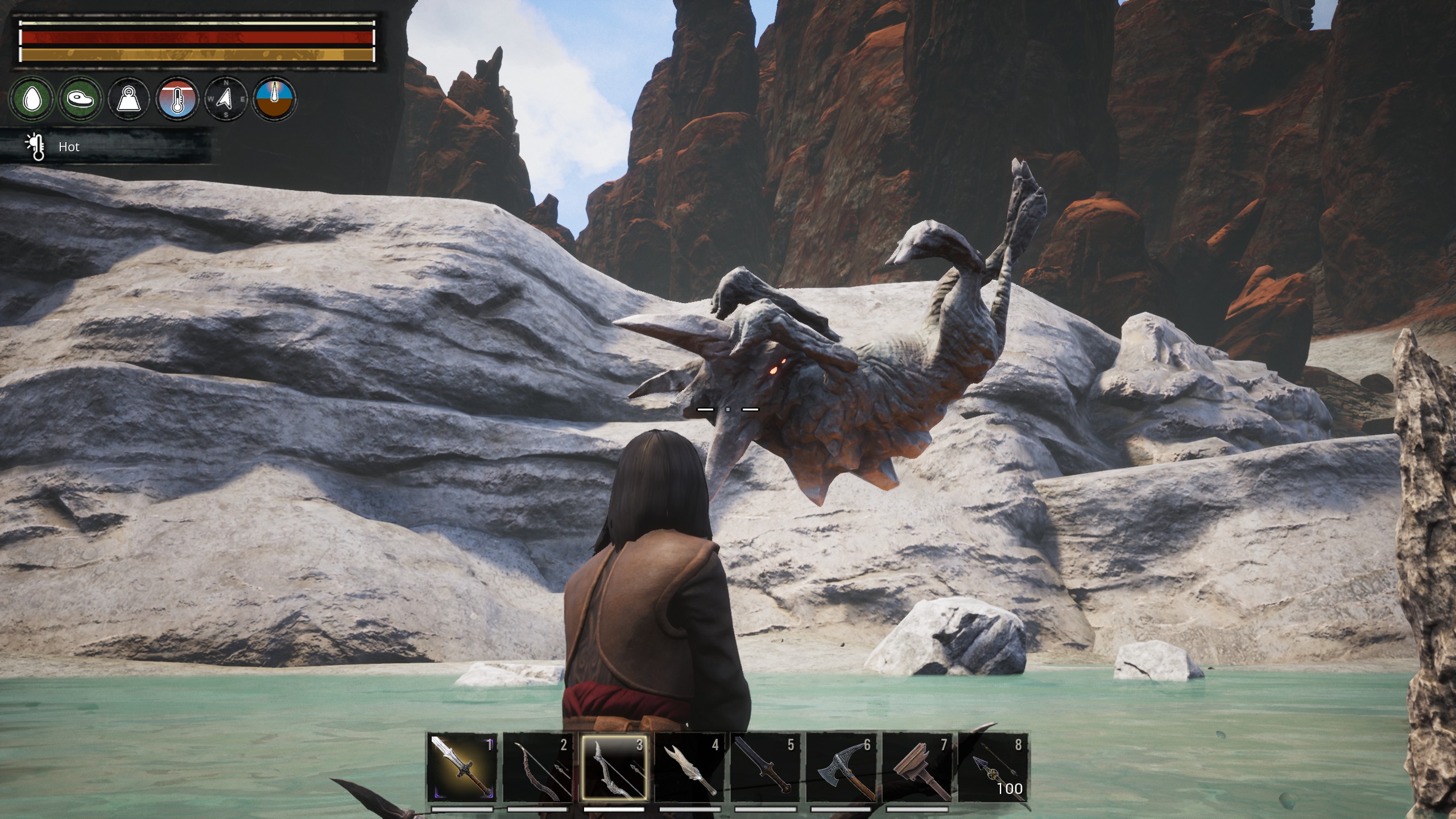Equip the dark iron sword in slot 5
The image size is (1456, 819).
765,766
